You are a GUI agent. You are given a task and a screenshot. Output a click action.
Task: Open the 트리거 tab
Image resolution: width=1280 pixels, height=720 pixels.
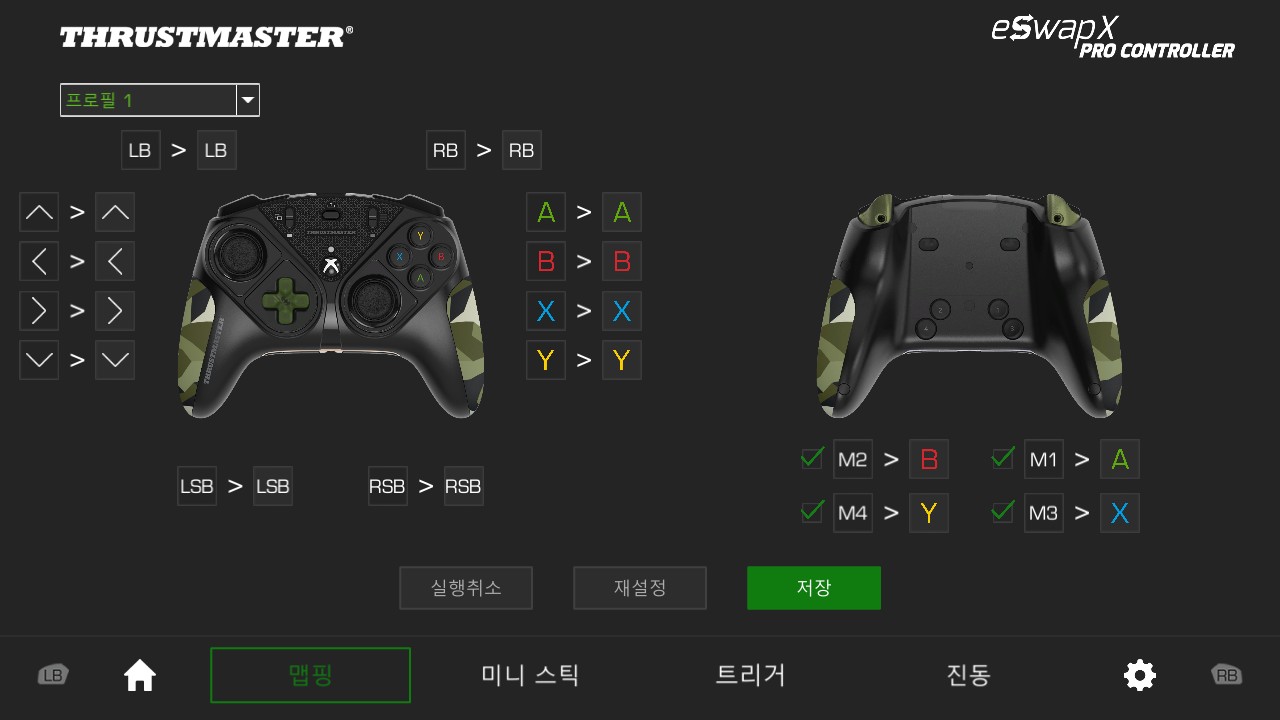(x=749, y=675)
